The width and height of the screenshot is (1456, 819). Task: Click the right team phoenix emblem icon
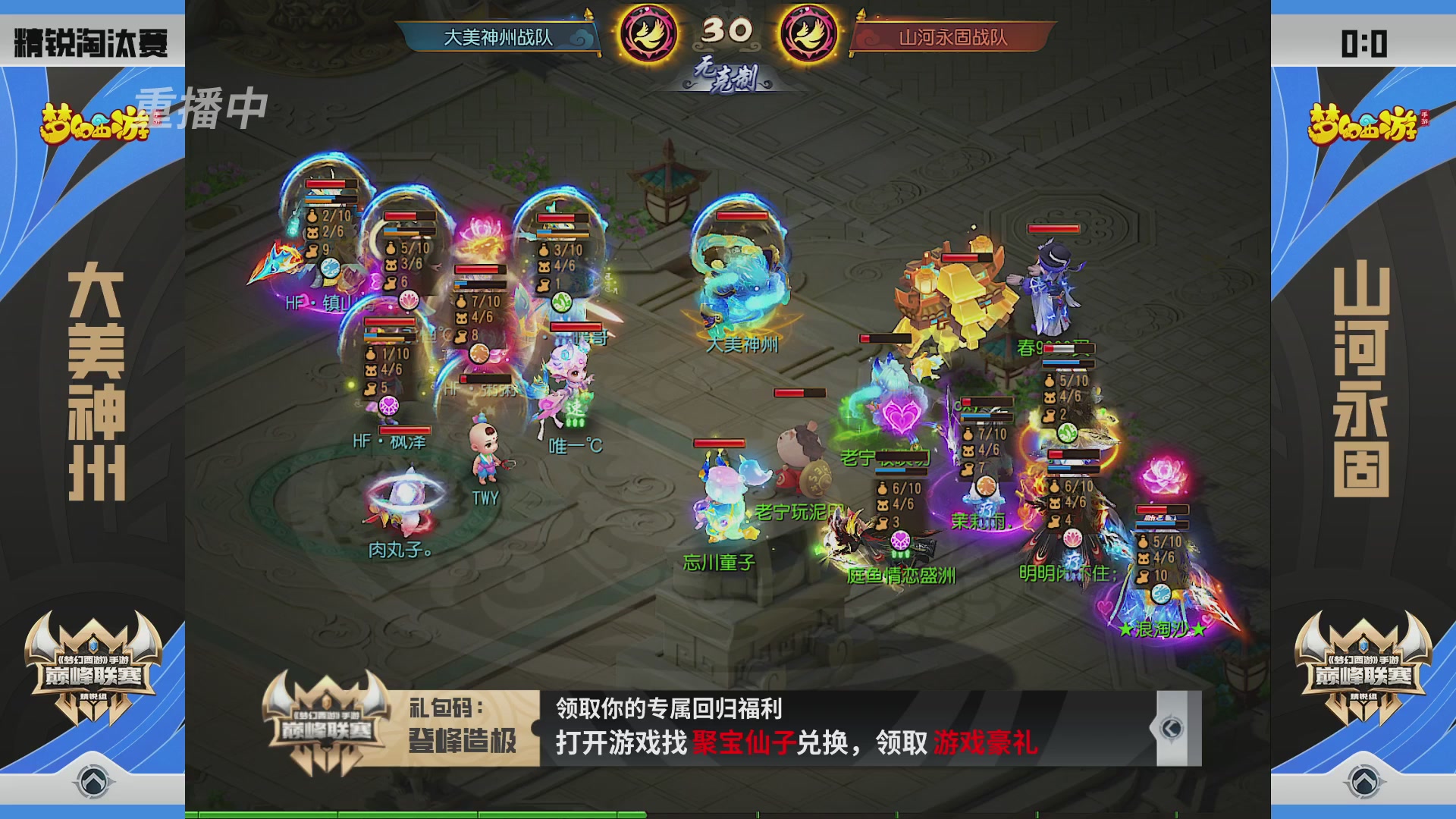coord(808,32)
